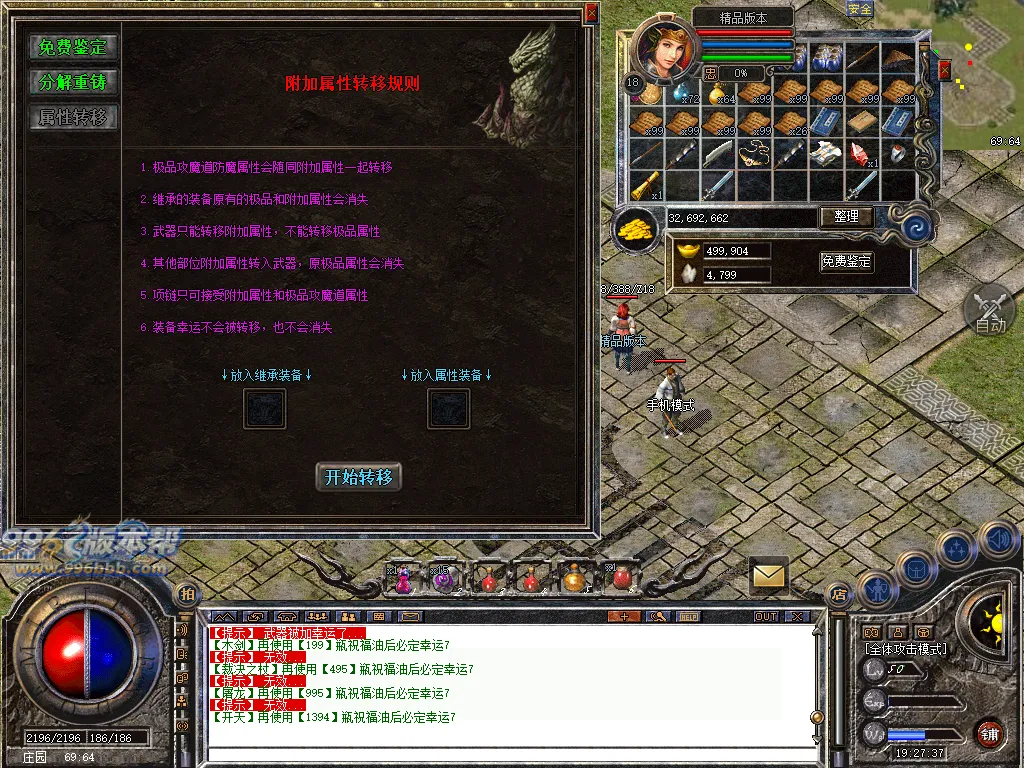
Task: Select the 放入继承装备 equipment slot
Action: click(265, 408)
